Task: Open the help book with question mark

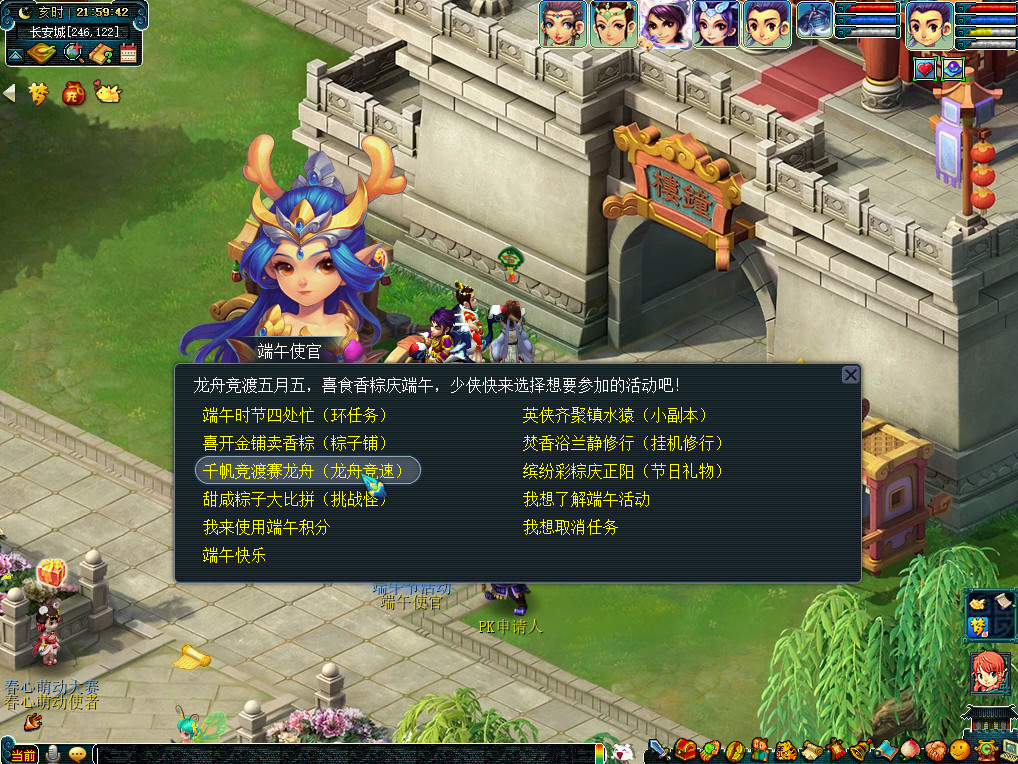Action: tap(100, 54)
